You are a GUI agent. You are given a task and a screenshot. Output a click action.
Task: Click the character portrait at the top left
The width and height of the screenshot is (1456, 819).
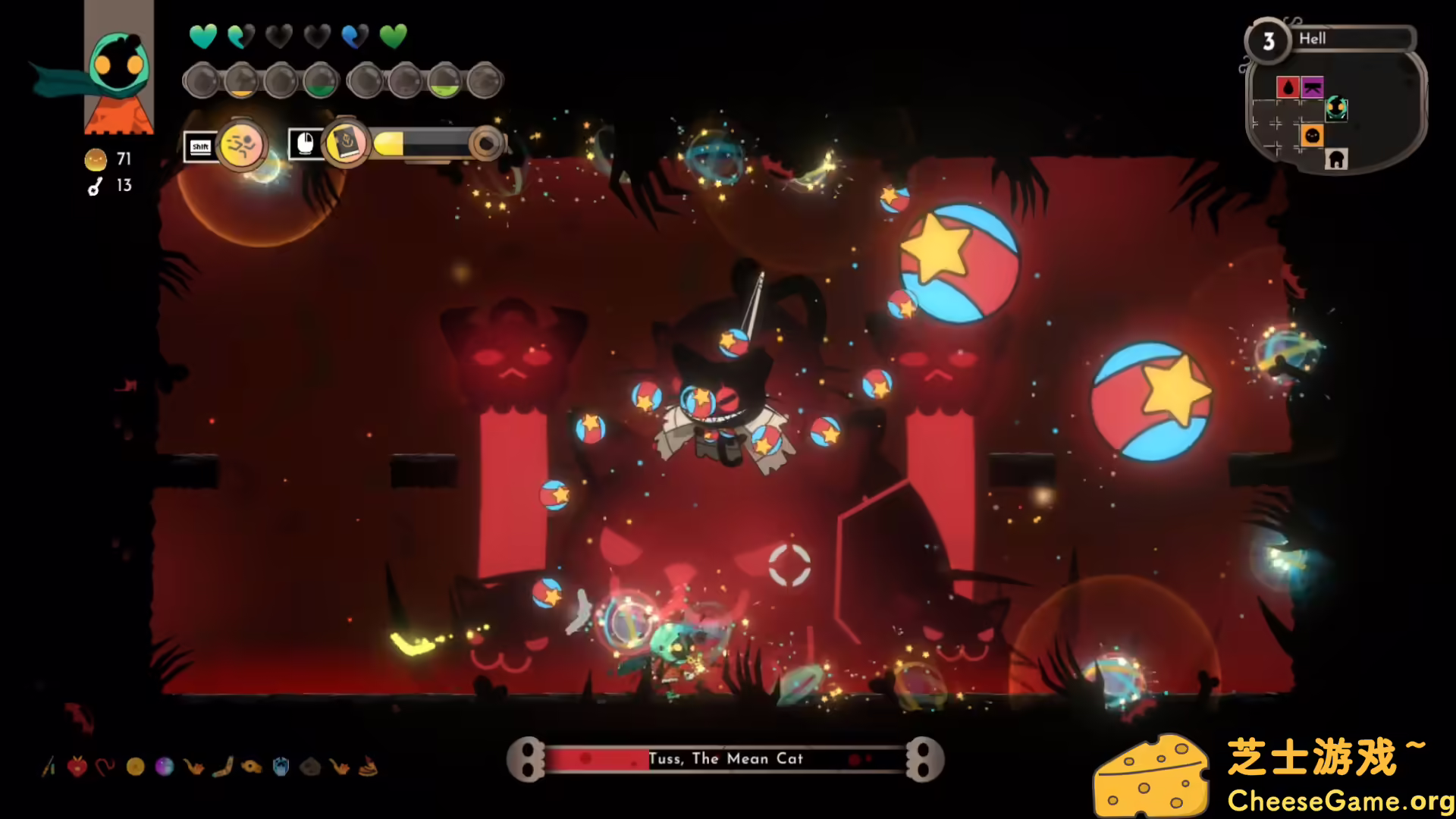tap(118, 68)
